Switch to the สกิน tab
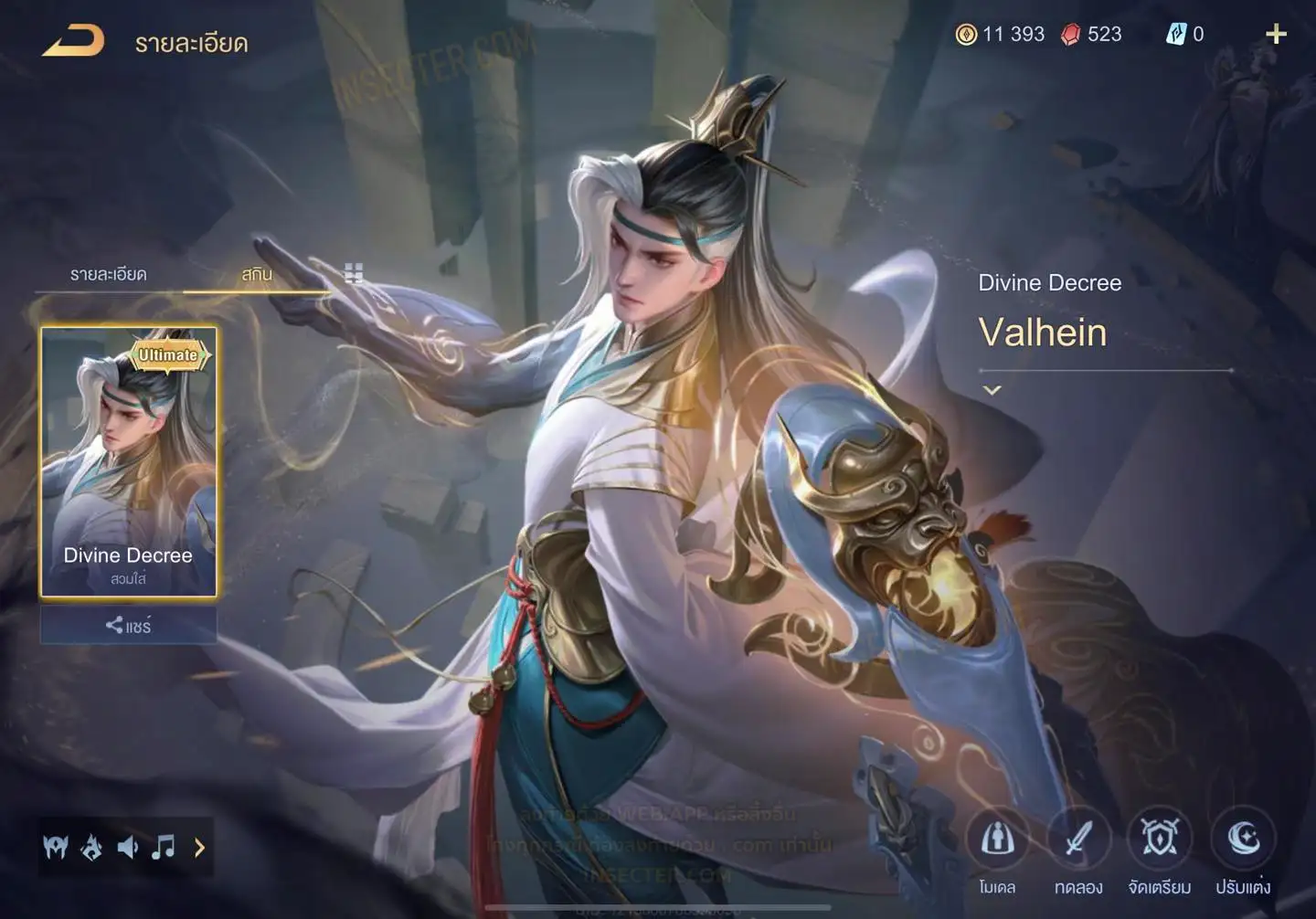The image size is (1316, 919). coord(257,274)
